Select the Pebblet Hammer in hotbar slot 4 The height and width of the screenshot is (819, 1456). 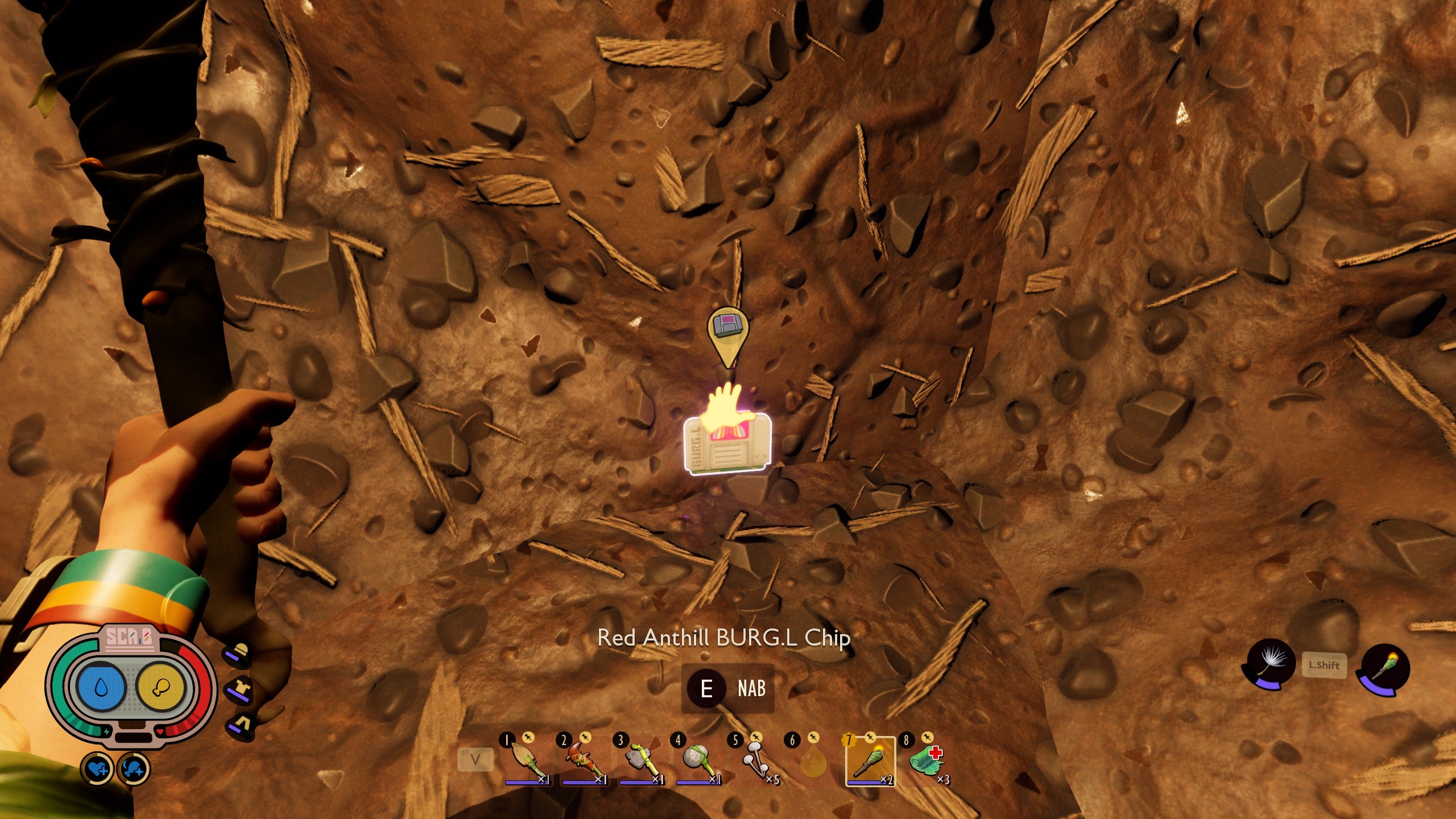(700, 760)
